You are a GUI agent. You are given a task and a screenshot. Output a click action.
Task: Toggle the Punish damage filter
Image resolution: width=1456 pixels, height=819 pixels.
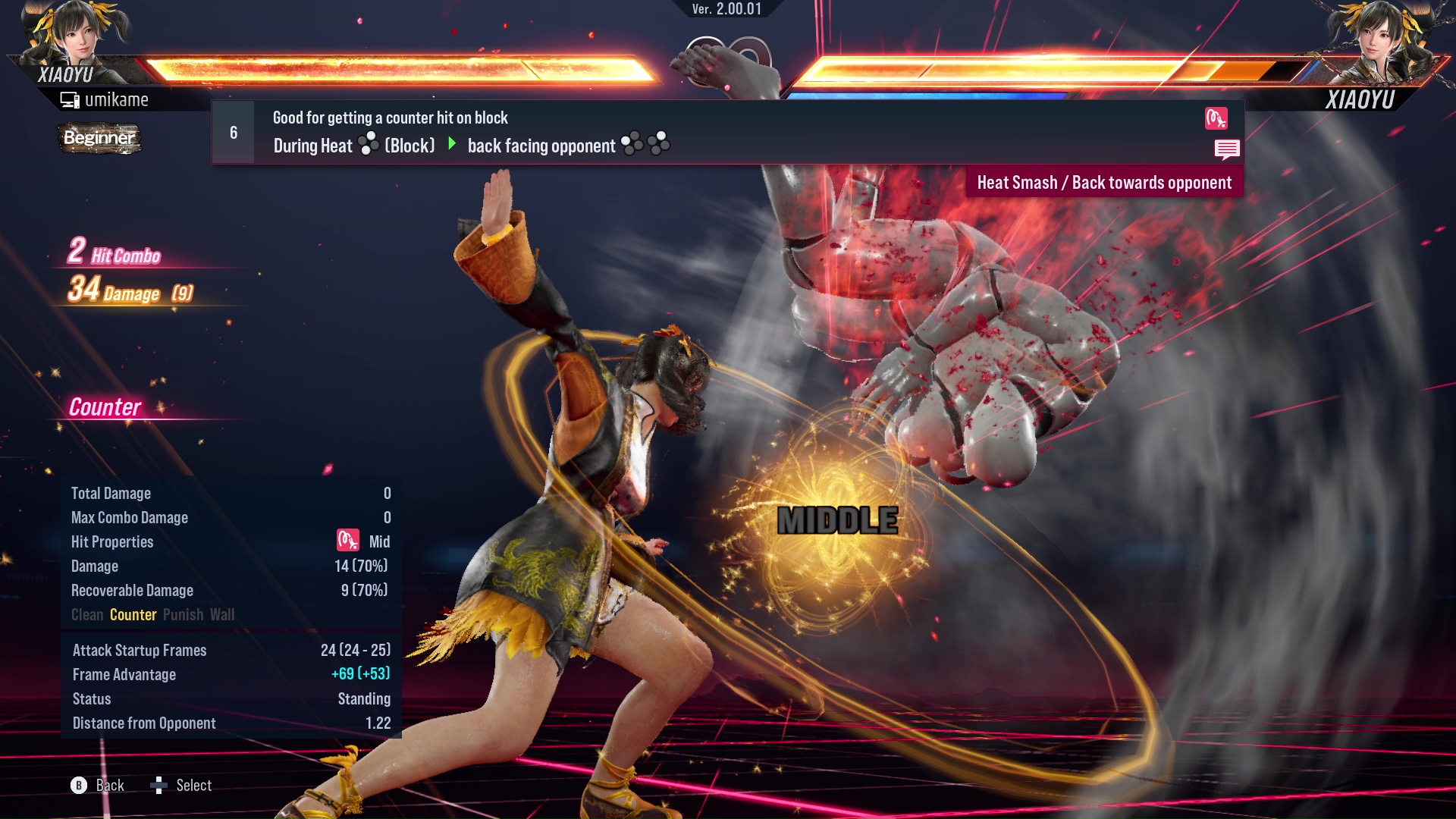(x=182, y=614)
